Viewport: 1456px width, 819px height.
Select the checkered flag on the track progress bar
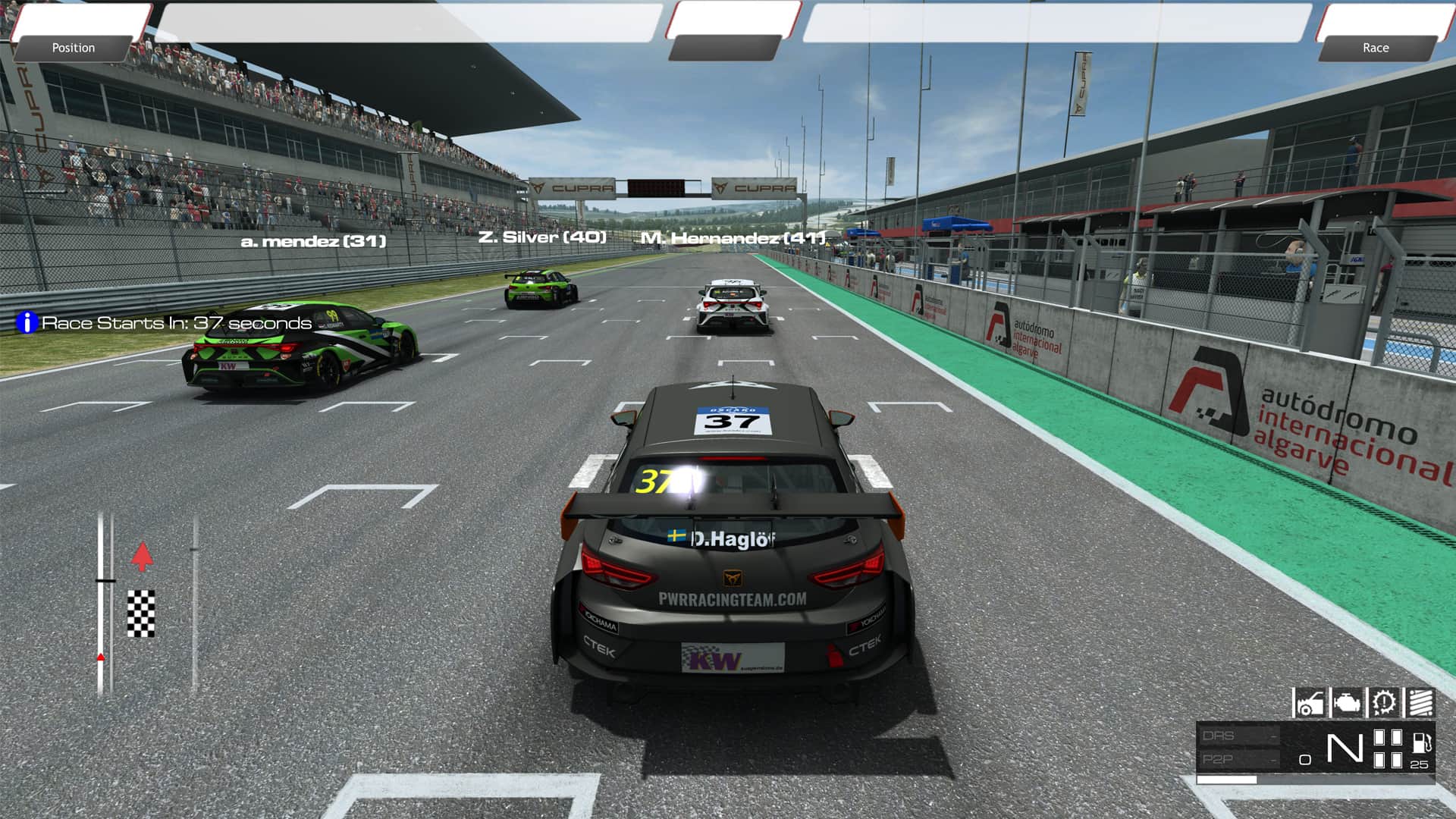click(x=141, y=614)
